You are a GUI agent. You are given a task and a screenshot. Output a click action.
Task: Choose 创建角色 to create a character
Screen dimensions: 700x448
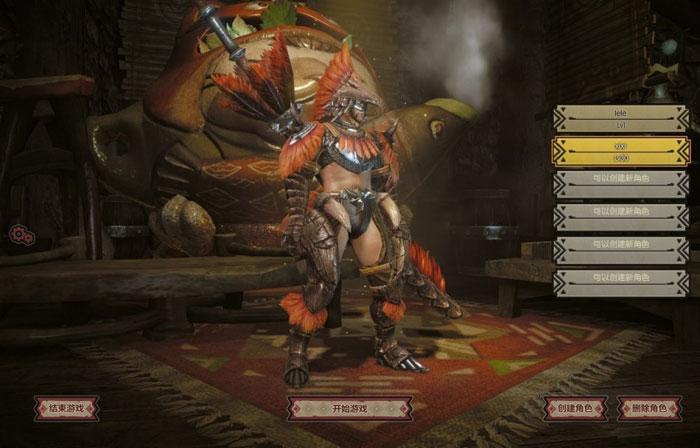(575, 408)
